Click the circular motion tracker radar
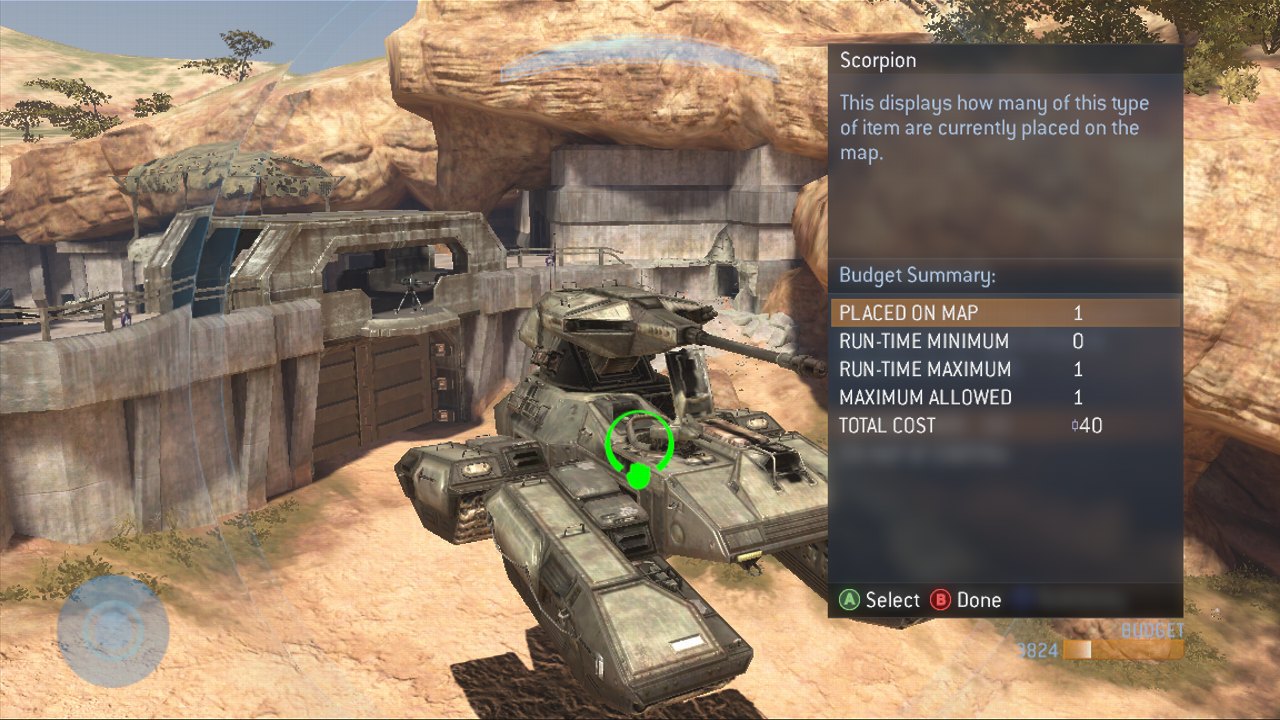Image resolution: width=1280 pixels, height=720 pixels. click(112, 629)
